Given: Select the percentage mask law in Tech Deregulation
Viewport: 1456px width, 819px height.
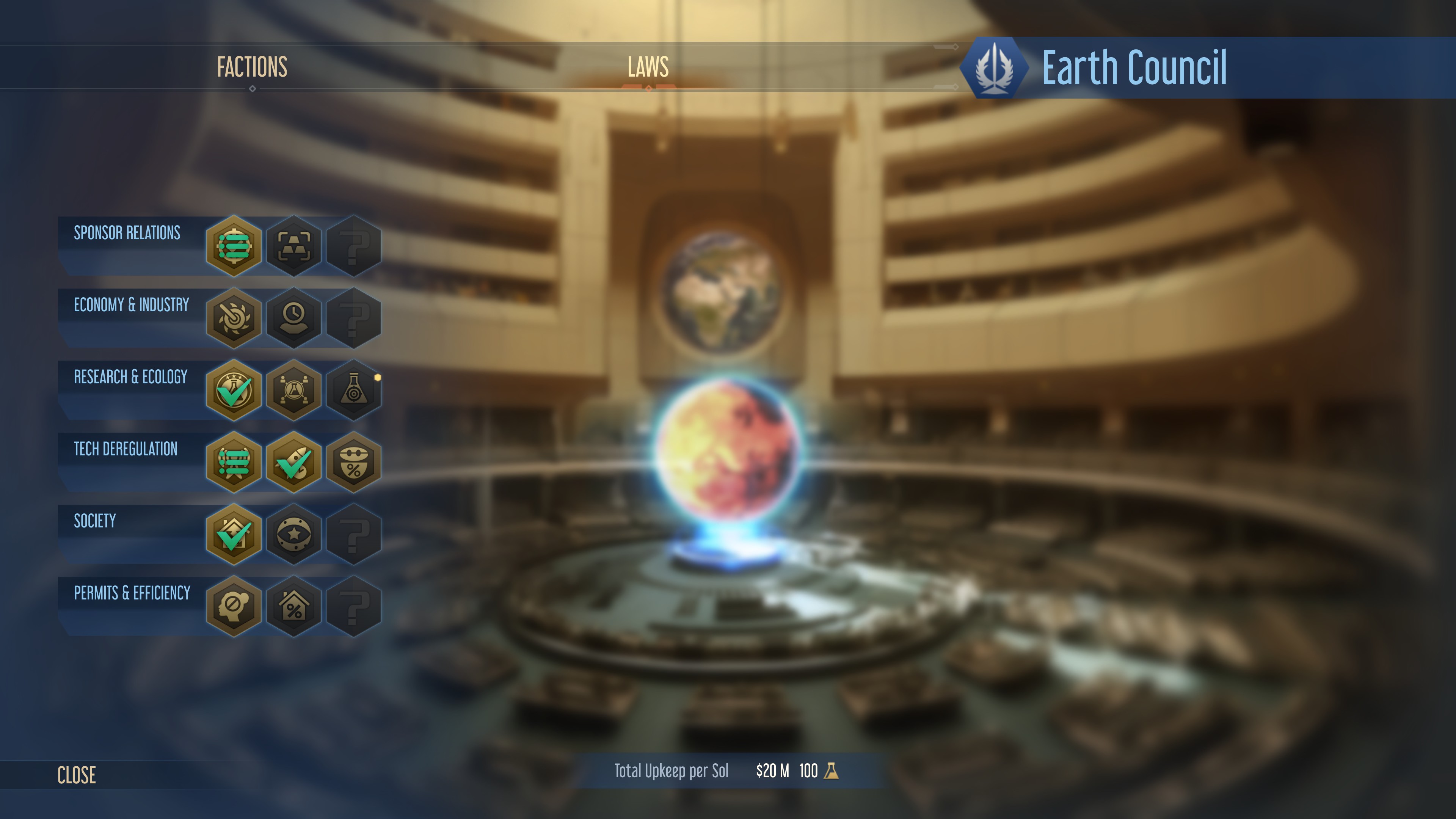Looking at the screenshot, I should tap(354, 462).
